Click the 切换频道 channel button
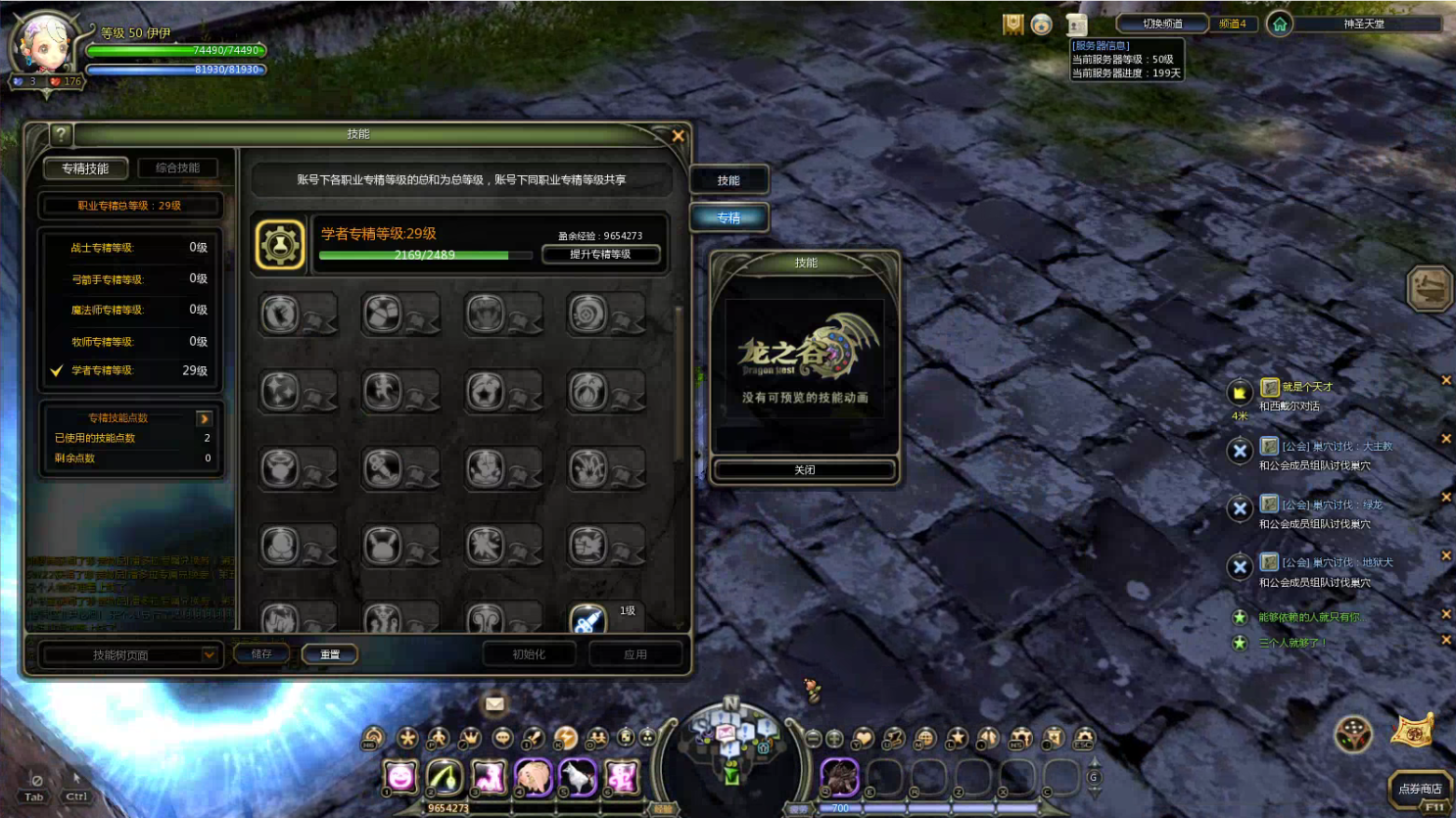1456x818 pixels. [x=1162, y=24]
